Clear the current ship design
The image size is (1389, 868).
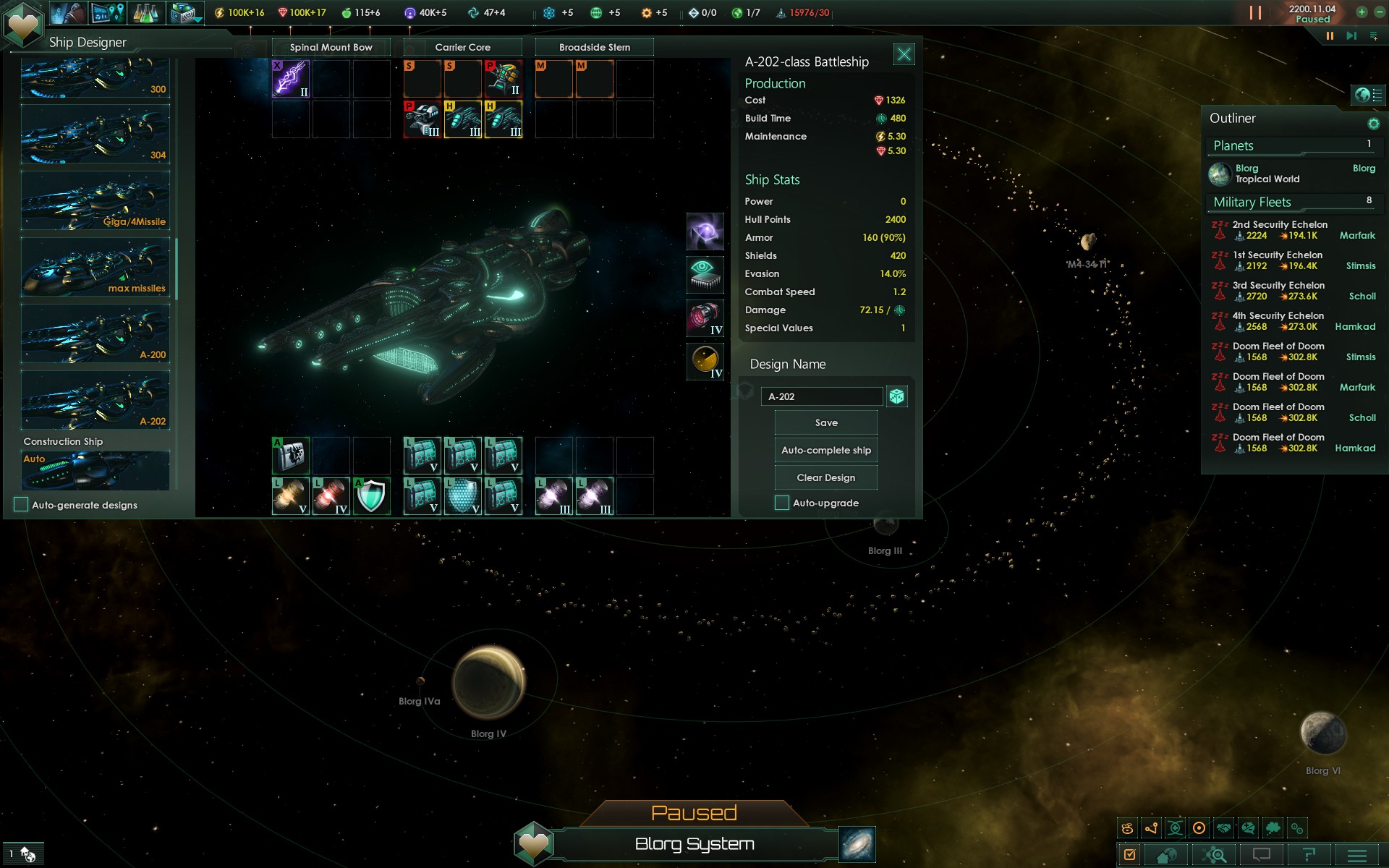(x=825, y=478)
